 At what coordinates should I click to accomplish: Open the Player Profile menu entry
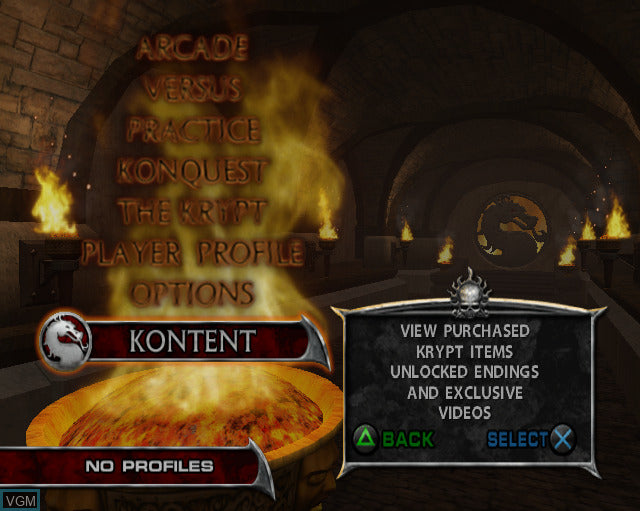(x=192, y=252)
